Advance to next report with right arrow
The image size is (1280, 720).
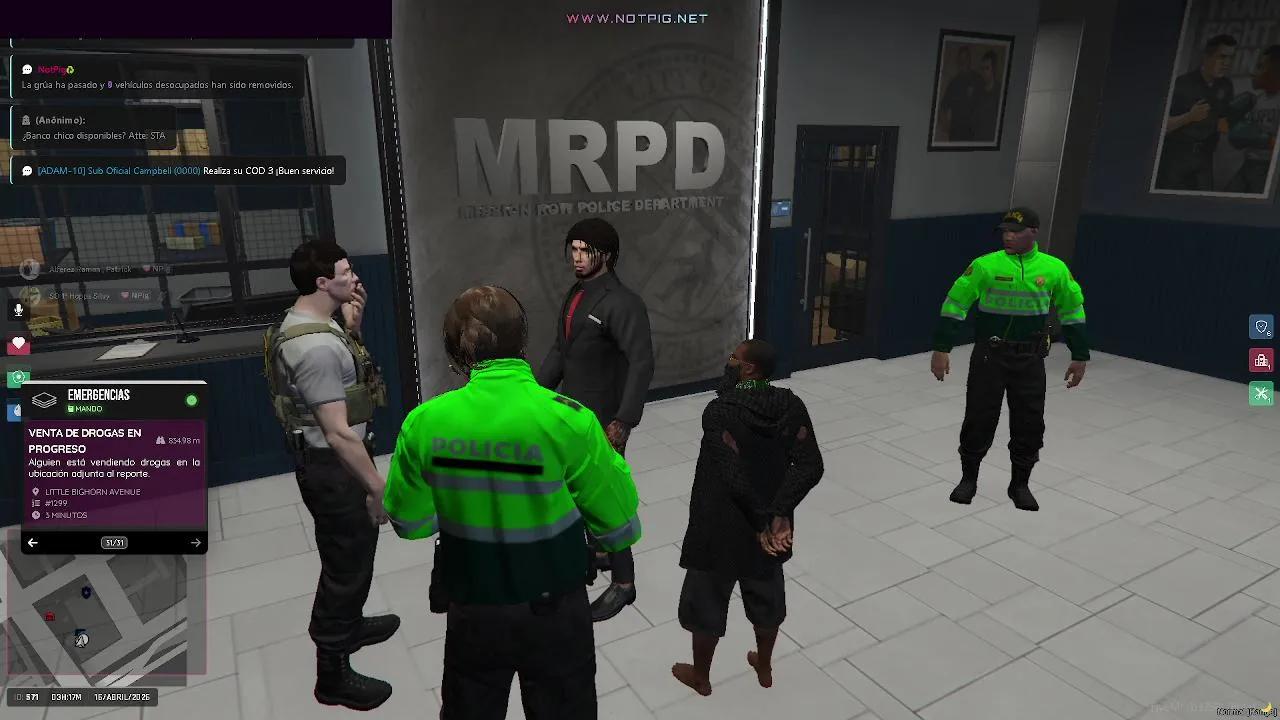[195, 542]
